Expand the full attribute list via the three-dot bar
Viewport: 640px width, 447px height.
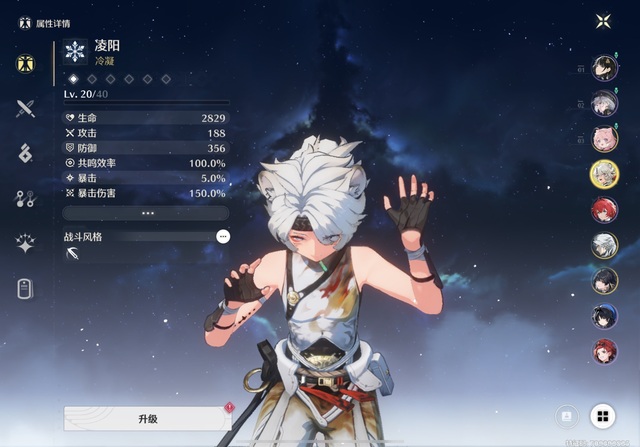pos(146,213)
